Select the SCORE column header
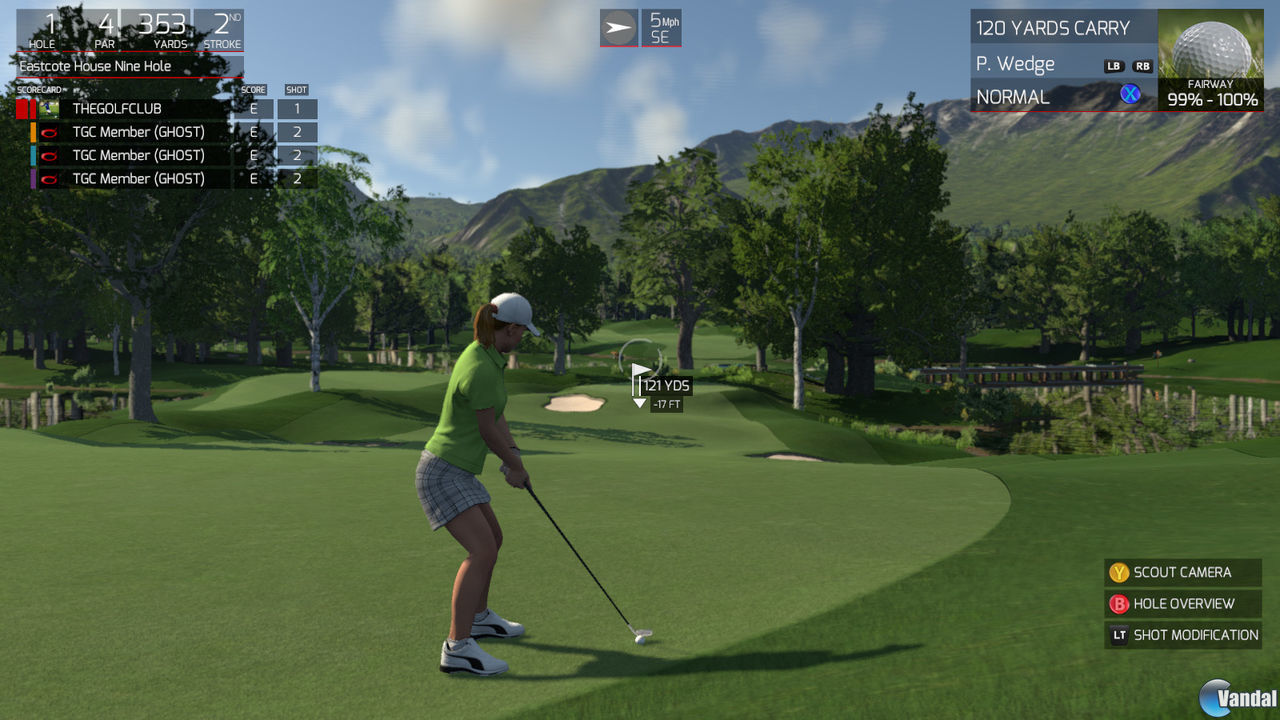 point(252,89)
